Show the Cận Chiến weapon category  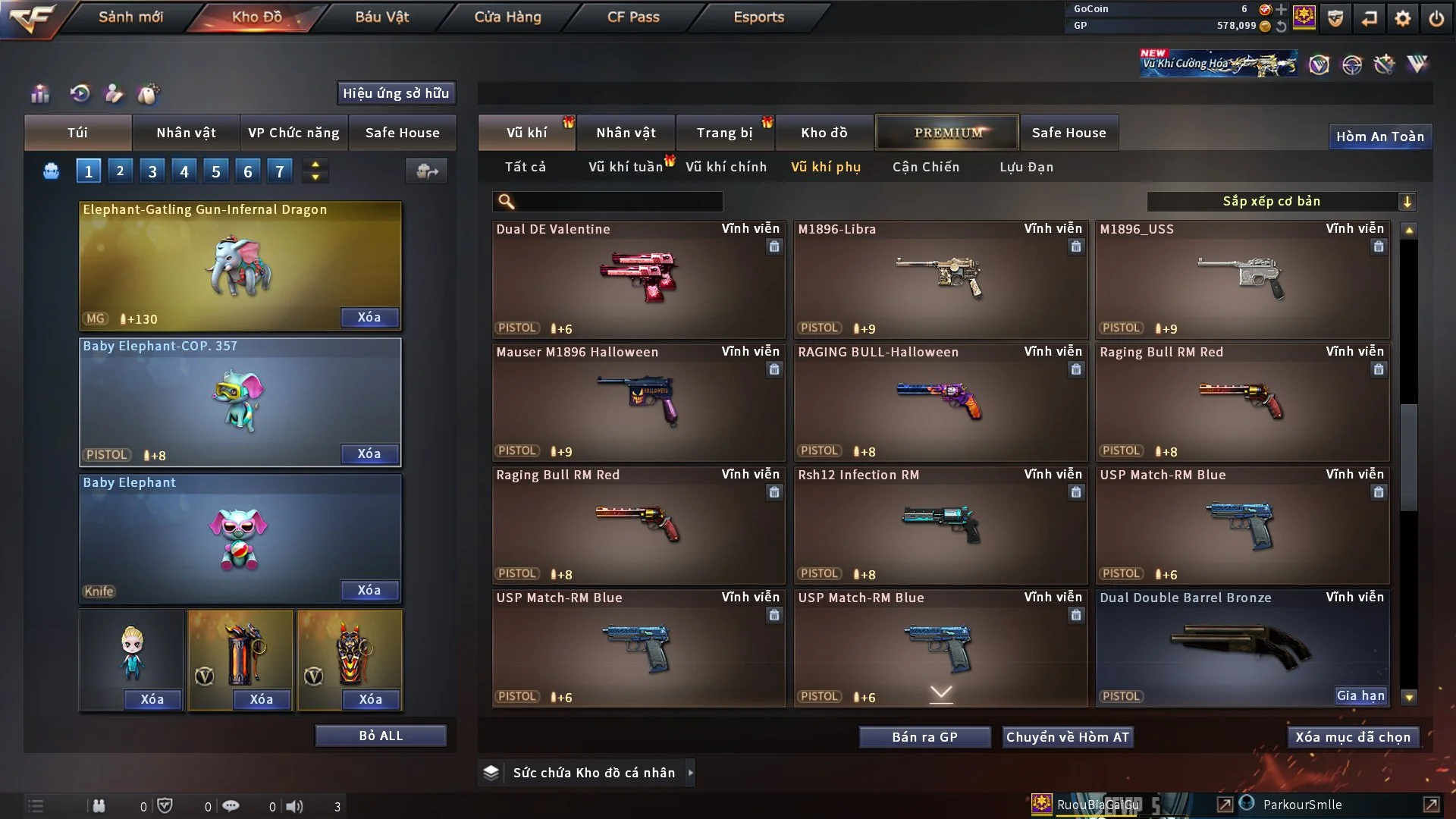(x=925, y=167)
